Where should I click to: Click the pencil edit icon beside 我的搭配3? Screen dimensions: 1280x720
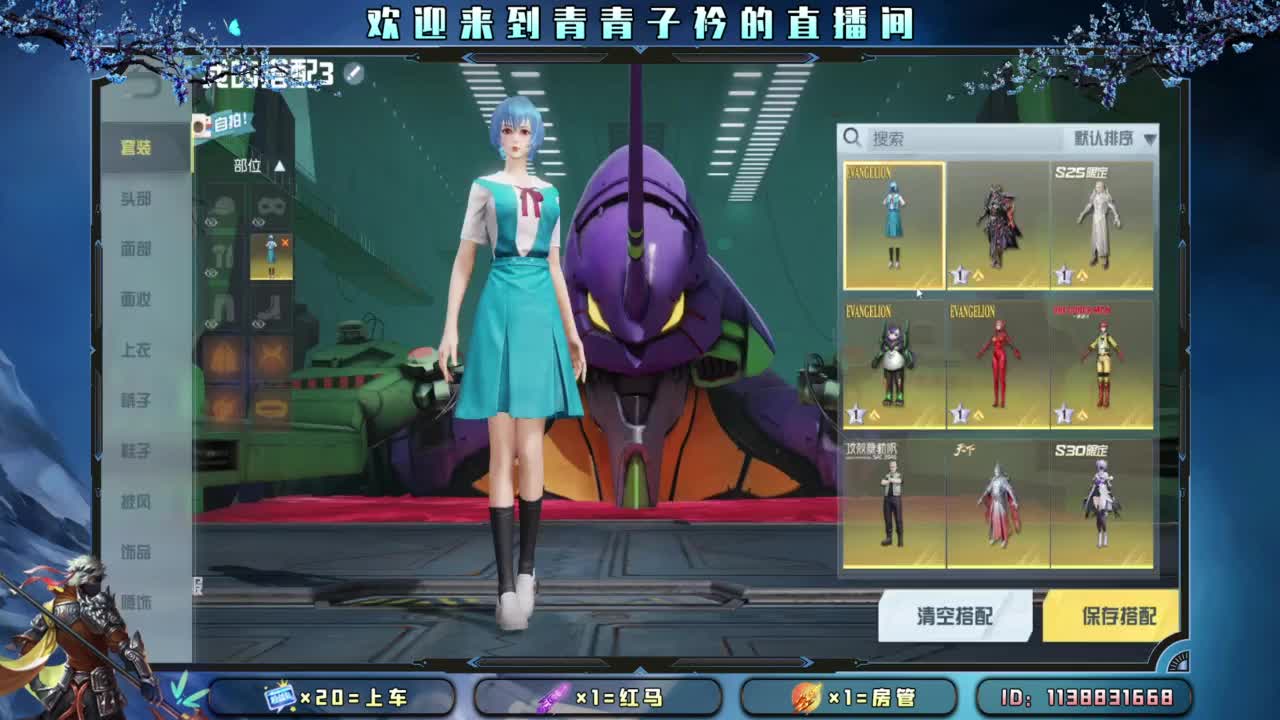(x=354, y=72)
